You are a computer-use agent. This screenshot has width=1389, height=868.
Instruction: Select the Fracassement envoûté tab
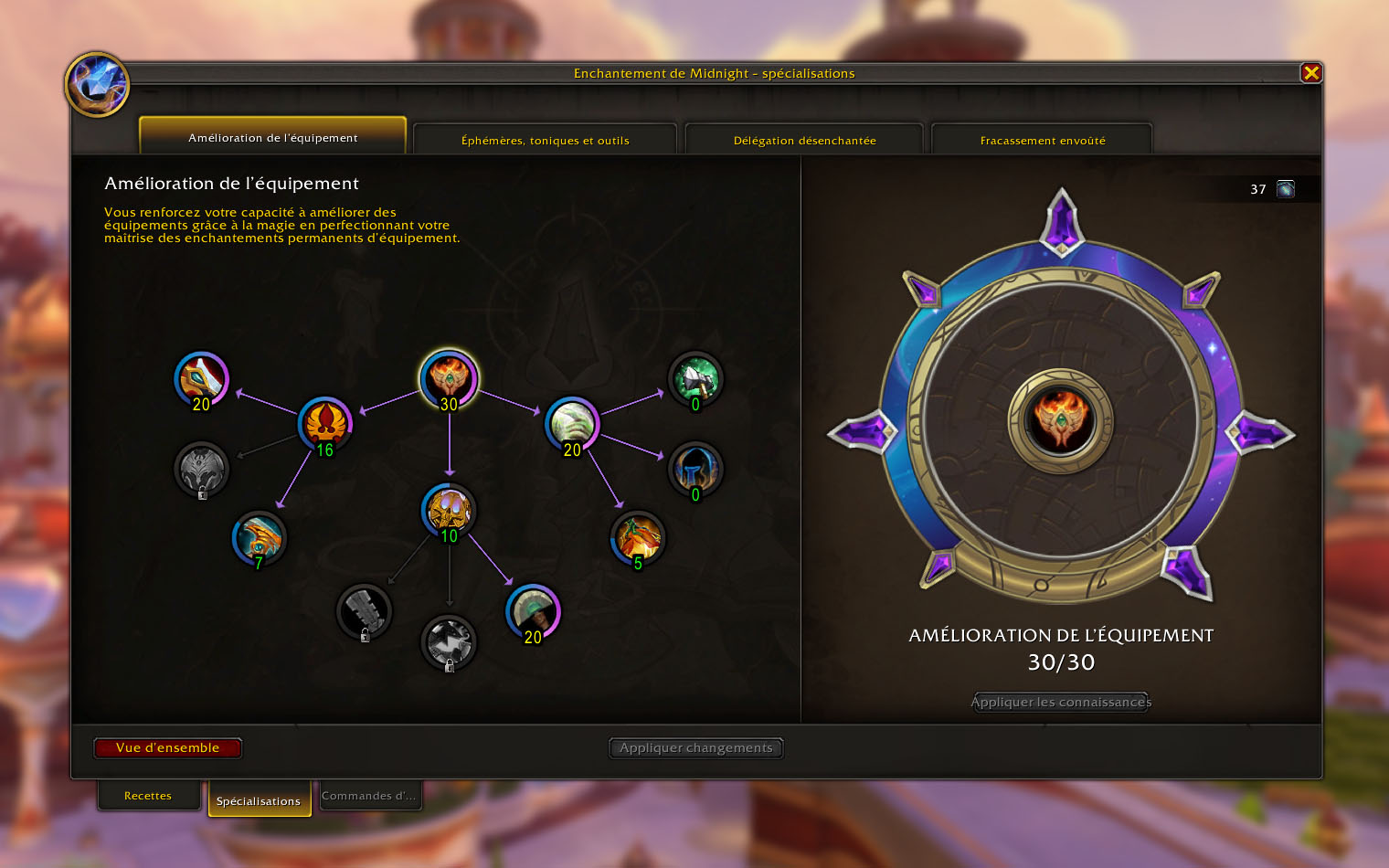click(x=1042, y=140)
